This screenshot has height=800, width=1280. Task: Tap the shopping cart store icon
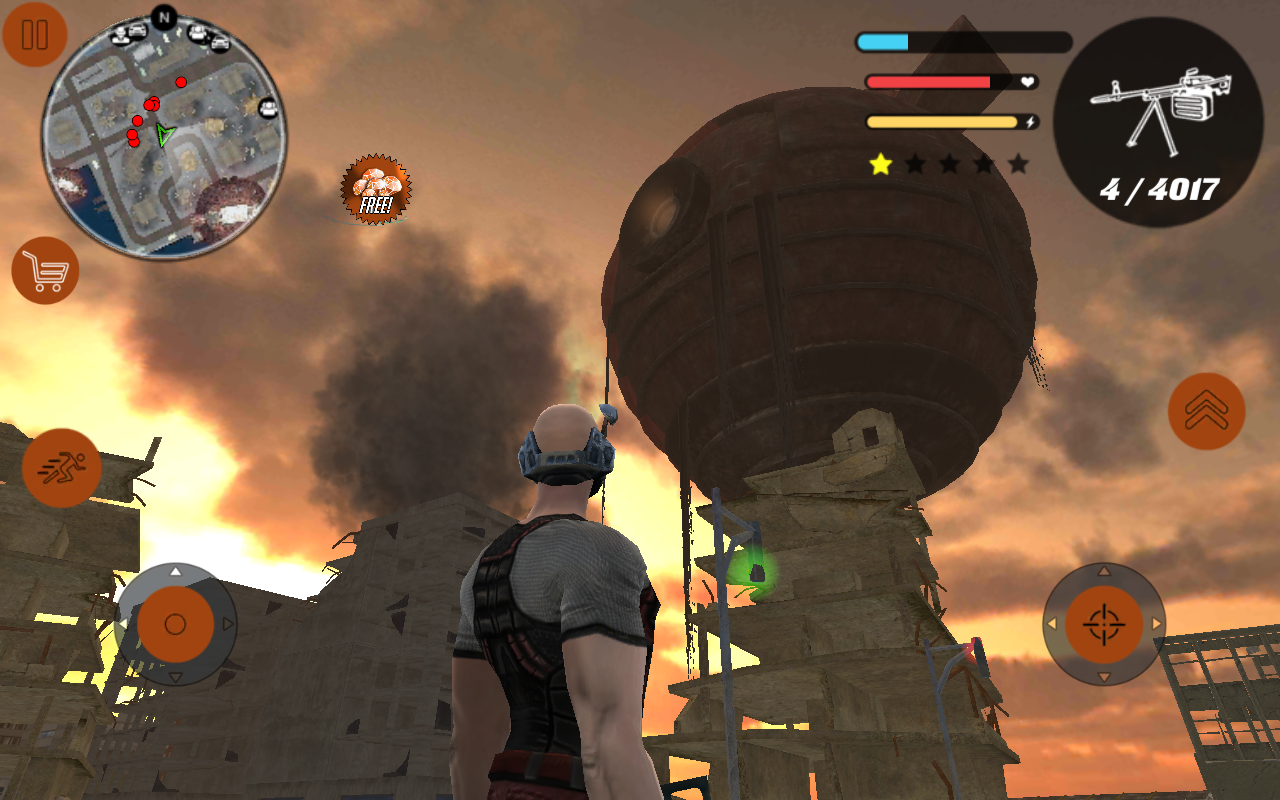pyautogui.click(x=45, y=270)
